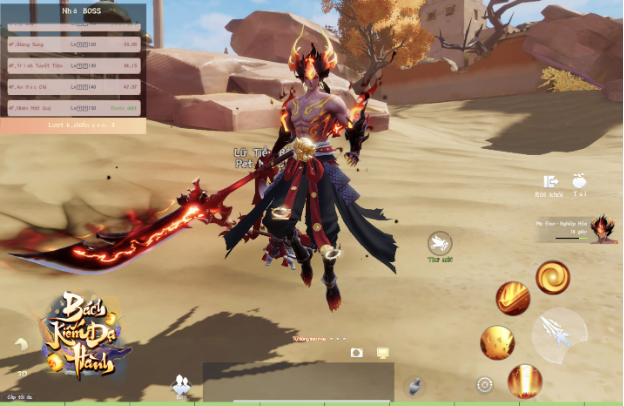Open the chat box panel
Image resolution: width=624 pixels, height=406 pixels.
pyautogui.click(x=298, y=381)
